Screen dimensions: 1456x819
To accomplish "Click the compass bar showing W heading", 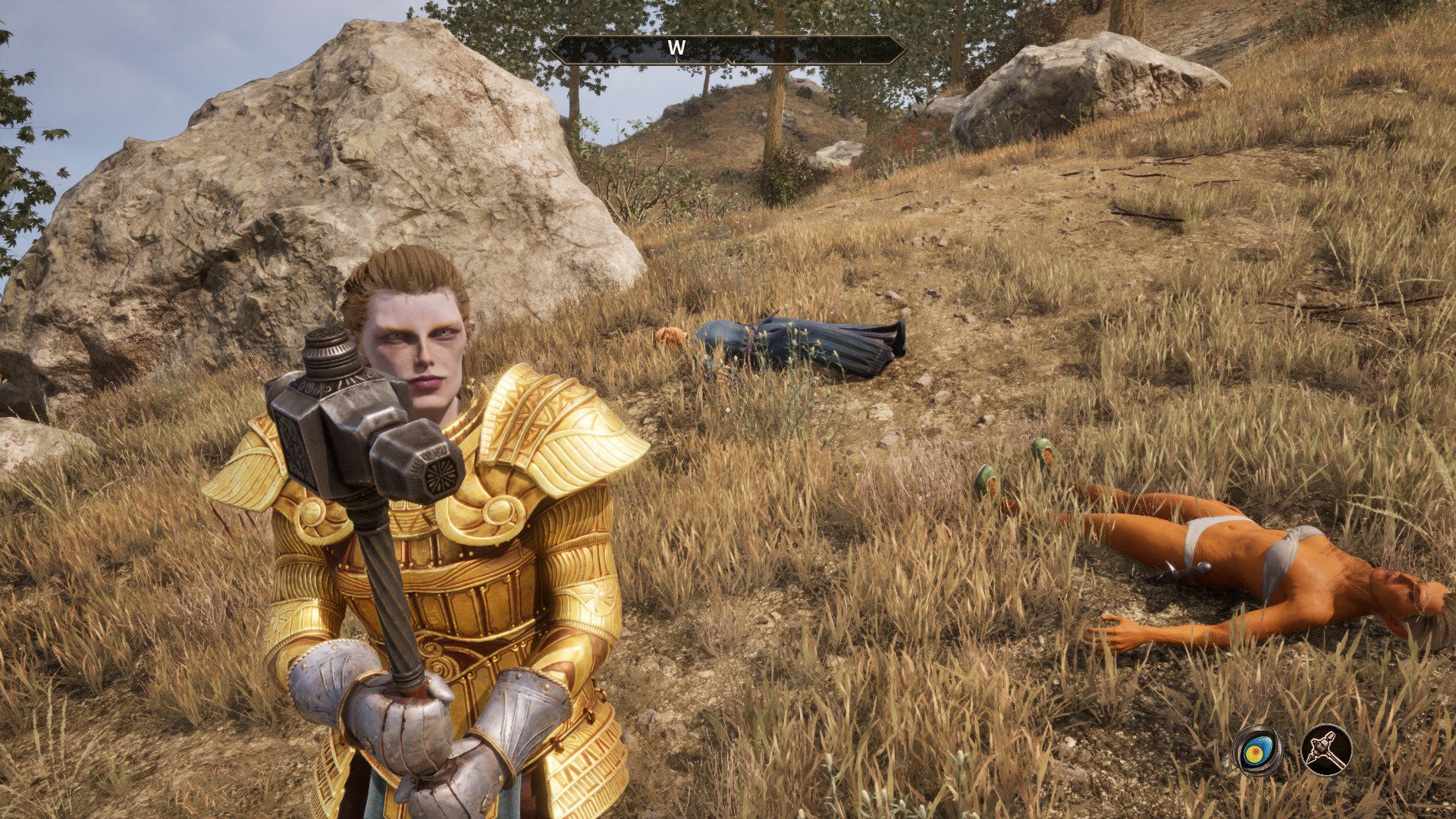I will (x=727, y=49).
